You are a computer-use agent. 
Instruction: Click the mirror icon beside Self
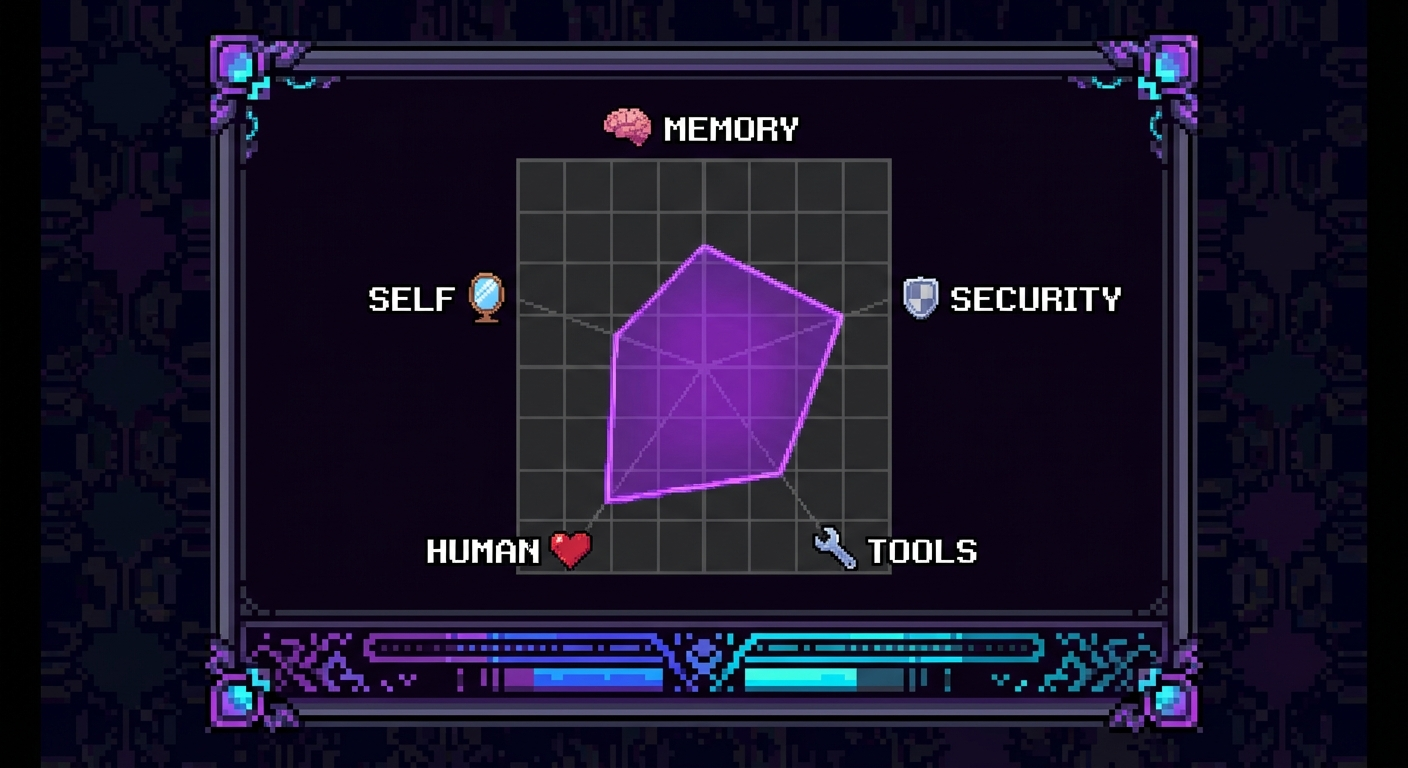[x=486, y=297]
